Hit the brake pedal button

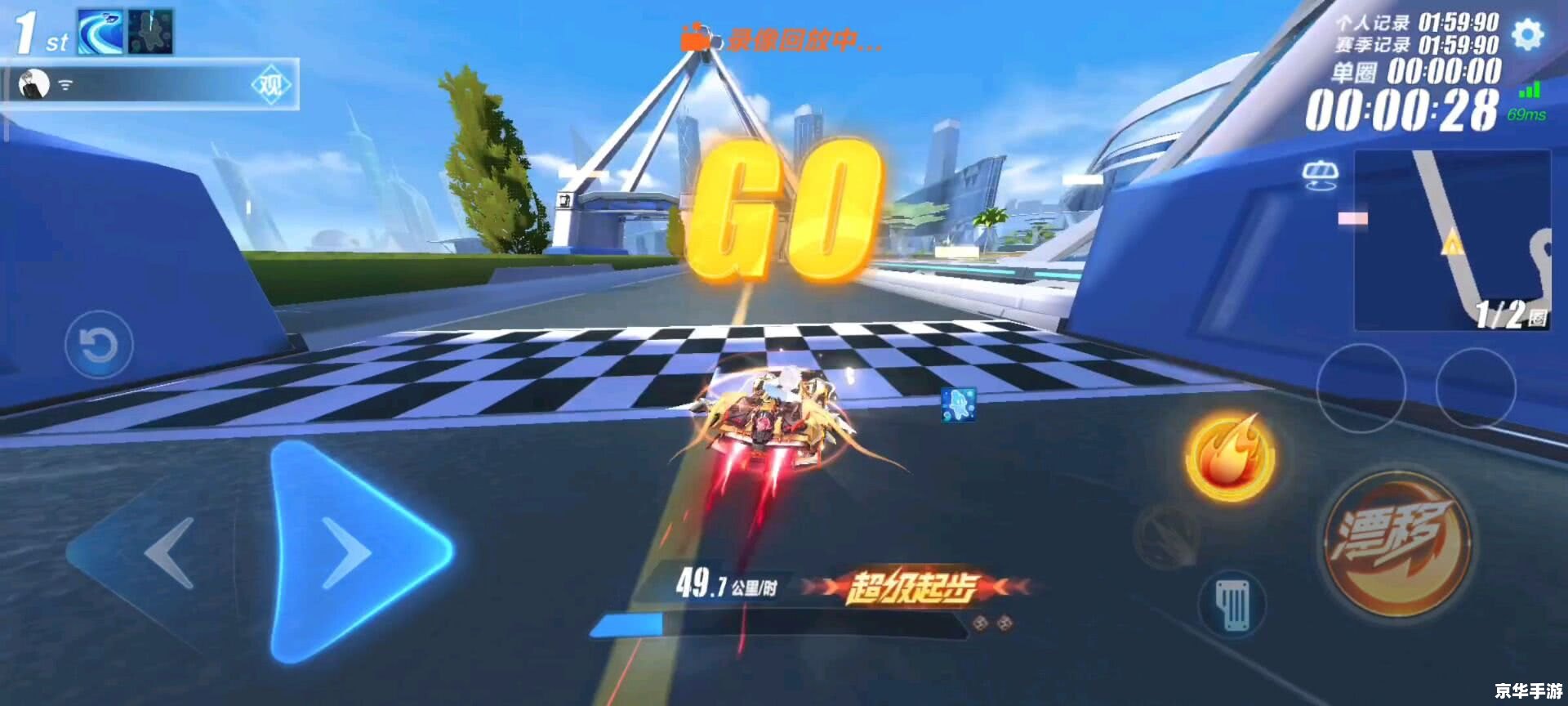[1232, 605]
